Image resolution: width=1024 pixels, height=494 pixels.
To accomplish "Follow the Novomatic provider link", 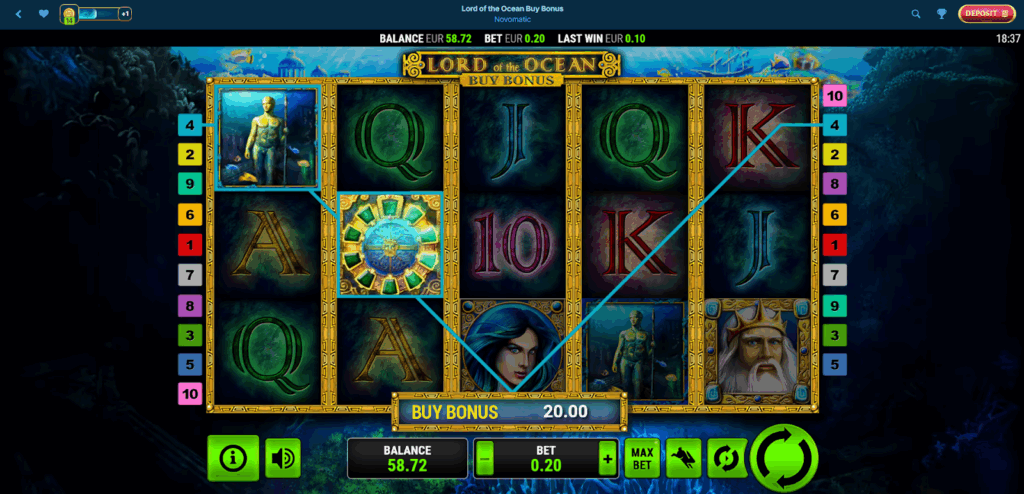I will pos(512,20).
